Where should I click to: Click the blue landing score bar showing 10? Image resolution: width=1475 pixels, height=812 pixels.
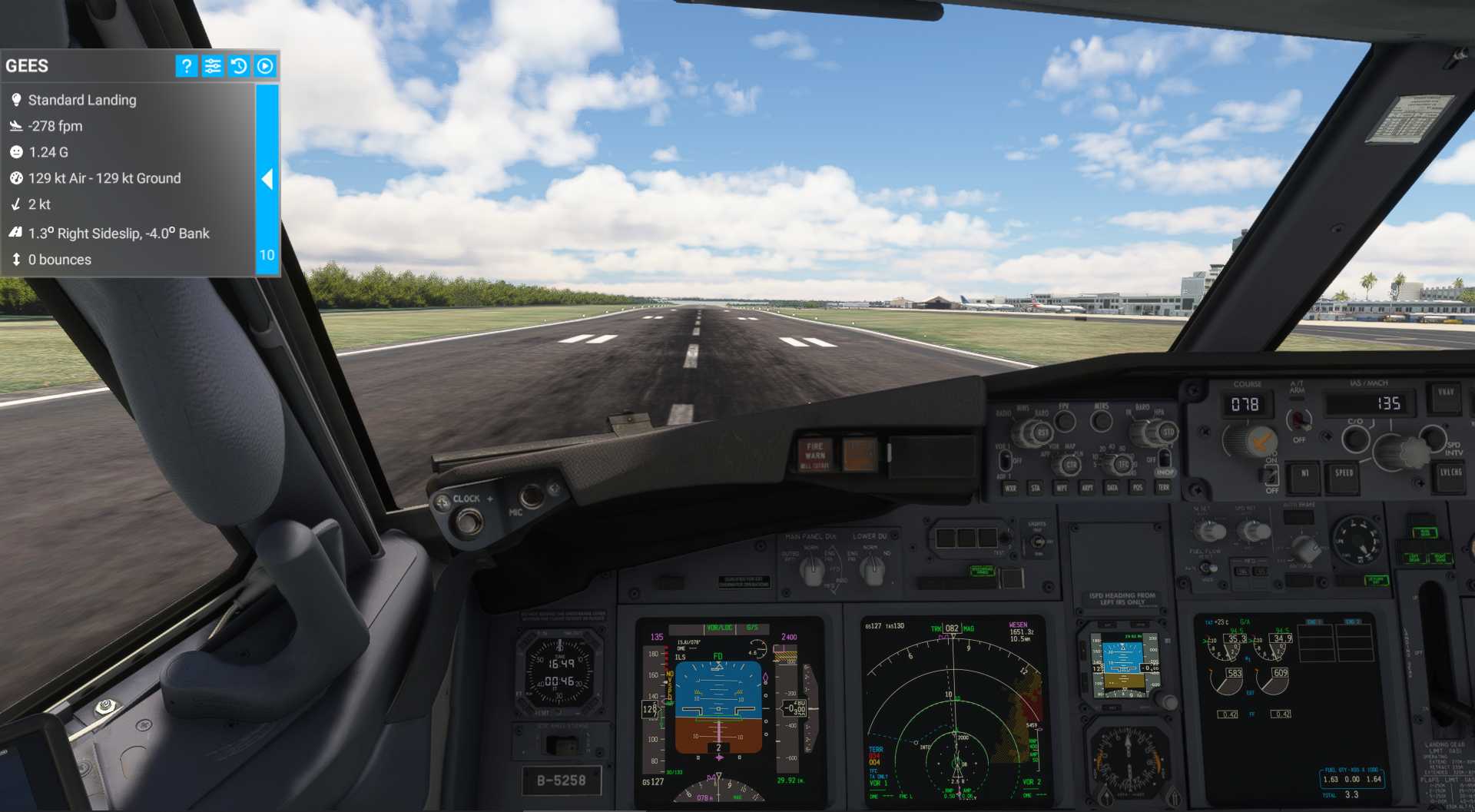click(x=266, y=254)
